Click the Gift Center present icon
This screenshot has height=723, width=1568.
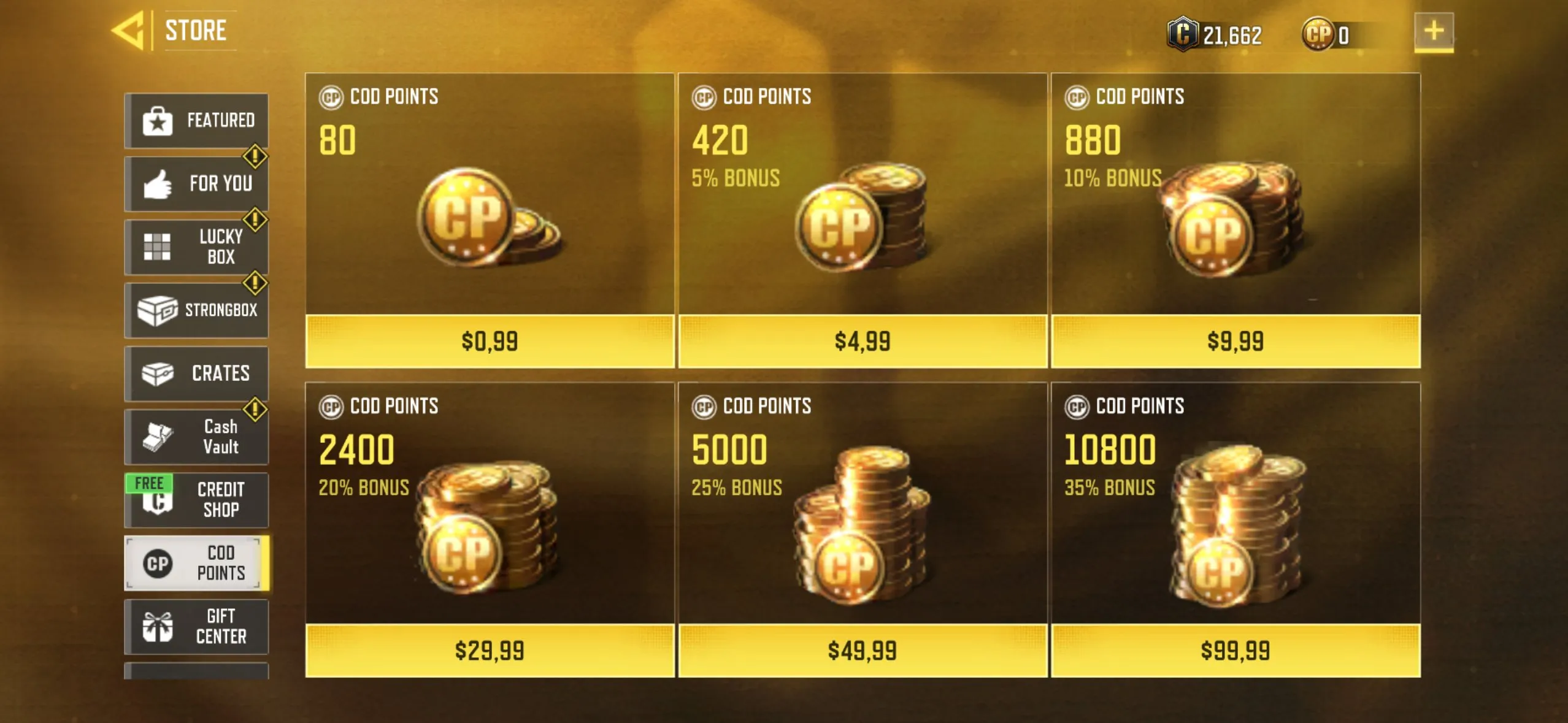click(158, 625)
